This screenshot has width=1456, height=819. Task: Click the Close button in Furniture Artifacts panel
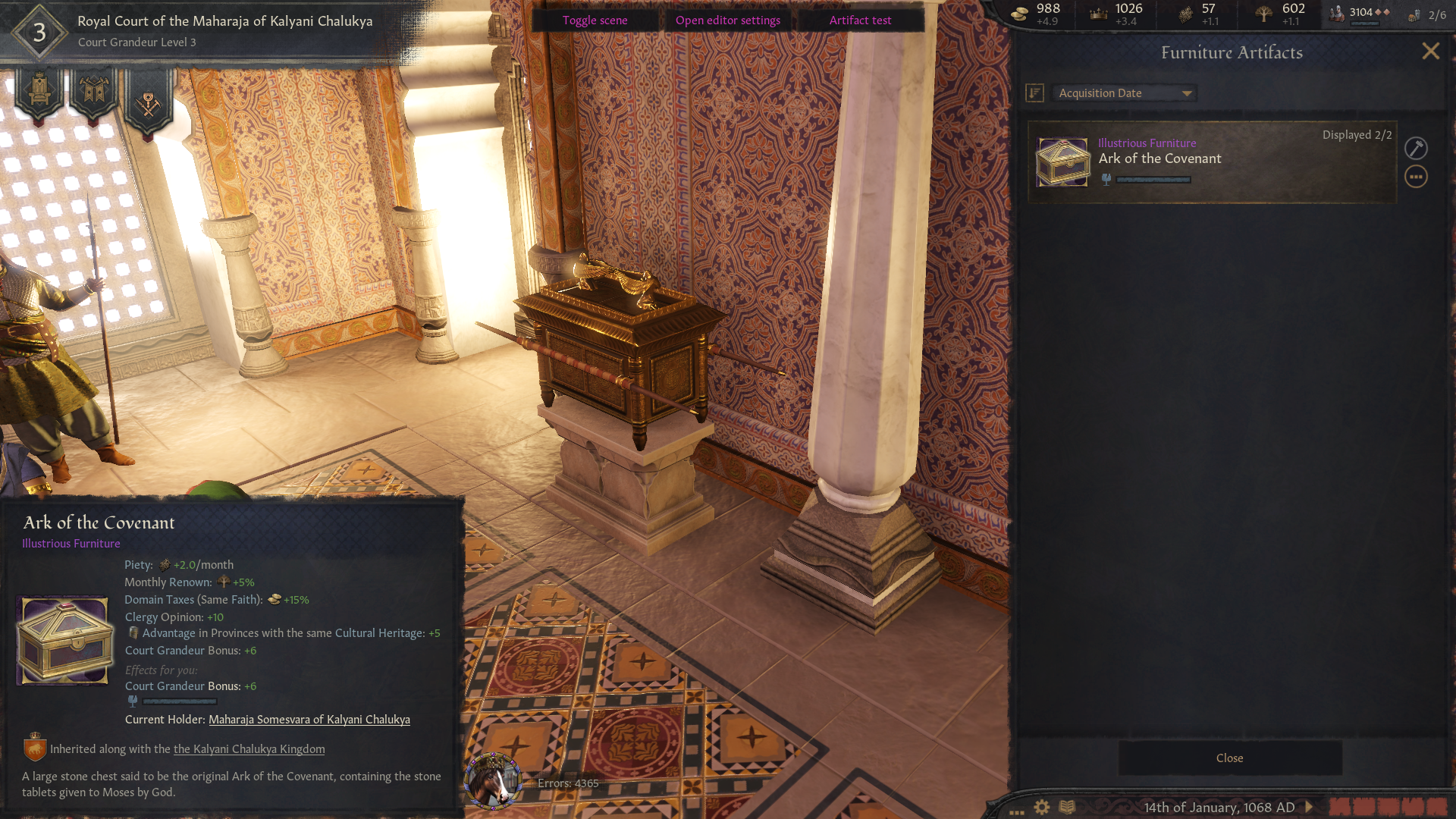(1229, 758)
